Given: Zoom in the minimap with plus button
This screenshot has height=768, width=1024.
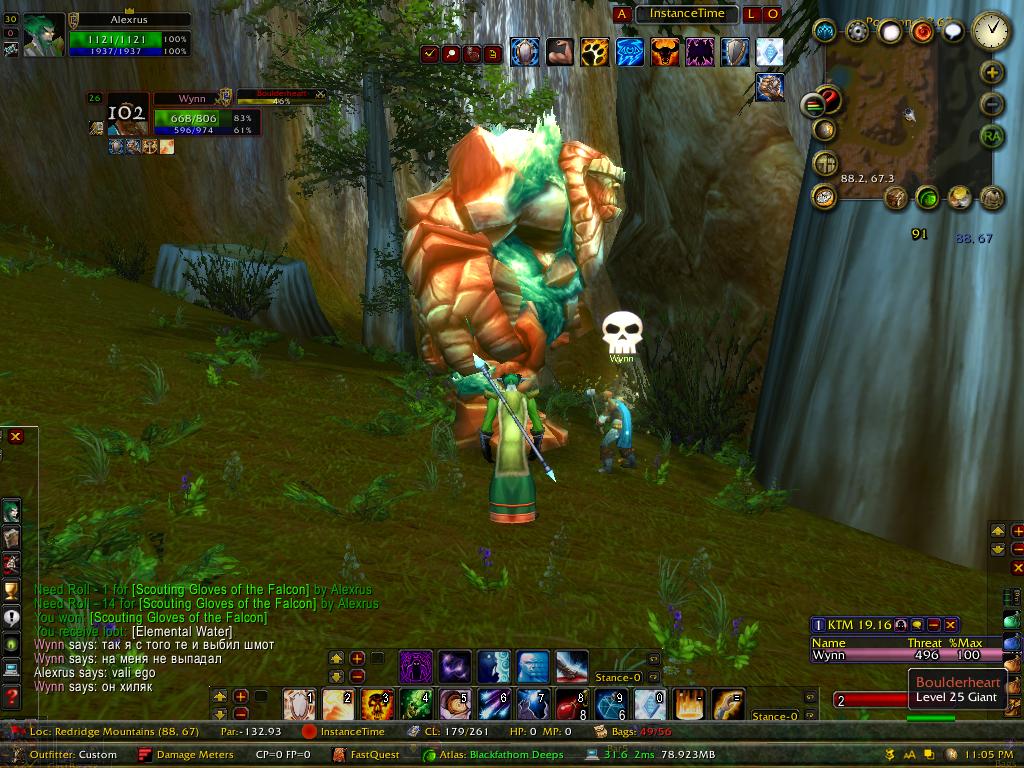Looking at the screenshot, I should pos(991,72).
